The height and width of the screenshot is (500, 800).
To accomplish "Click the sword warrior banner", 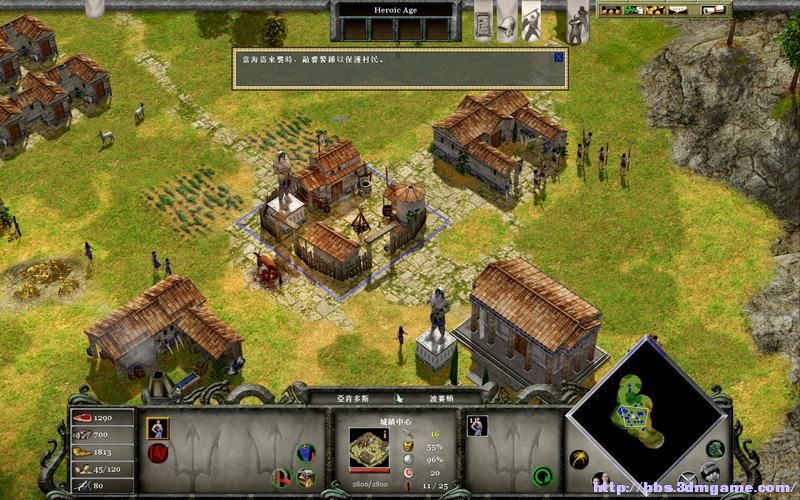I will coord(531,19).
